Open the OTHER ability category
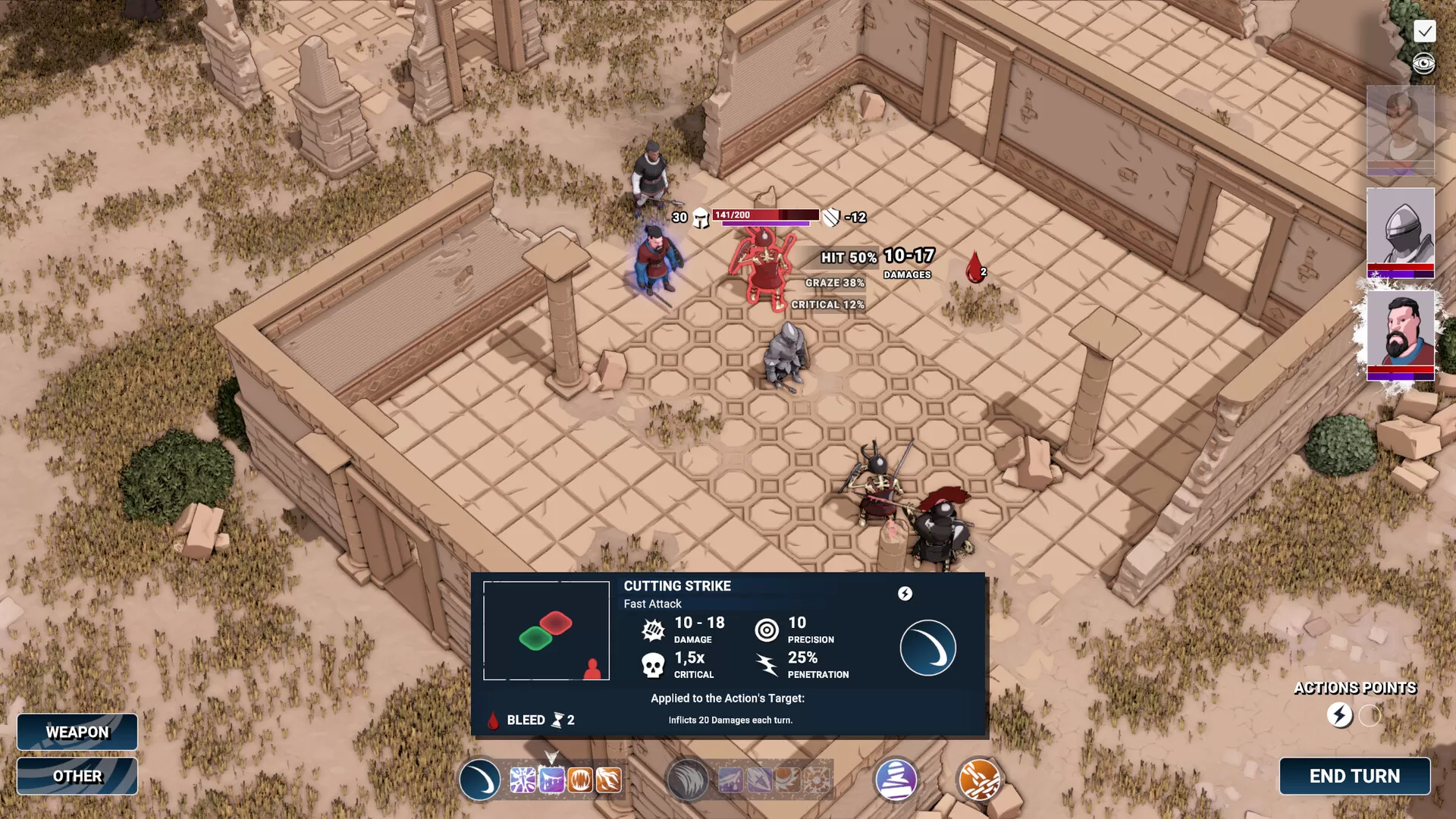The height and width of the screenshot is (819, 1456). tap(77, 776)
